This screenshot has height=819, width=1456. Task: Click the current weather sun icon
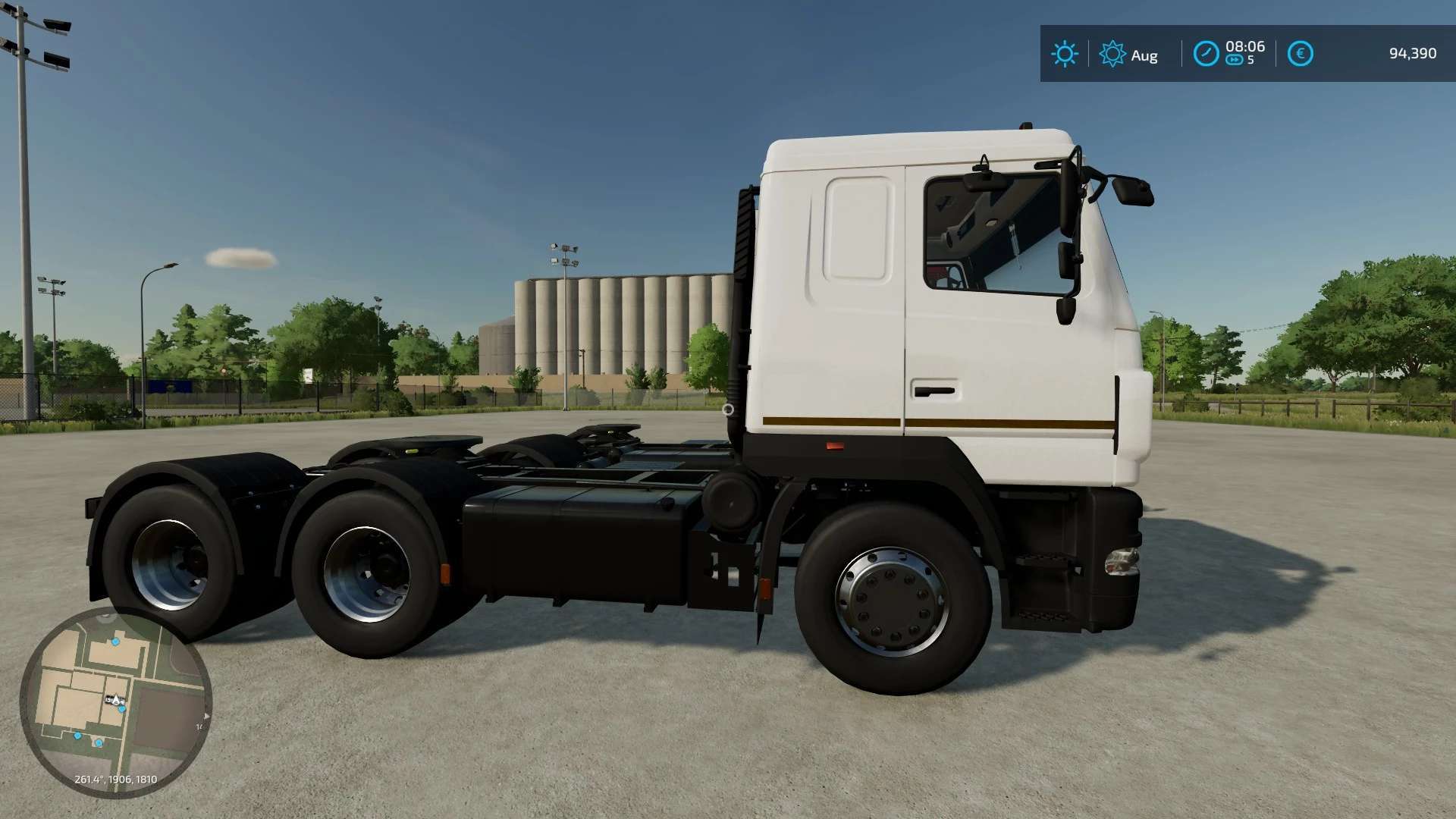click(1065, 52)
